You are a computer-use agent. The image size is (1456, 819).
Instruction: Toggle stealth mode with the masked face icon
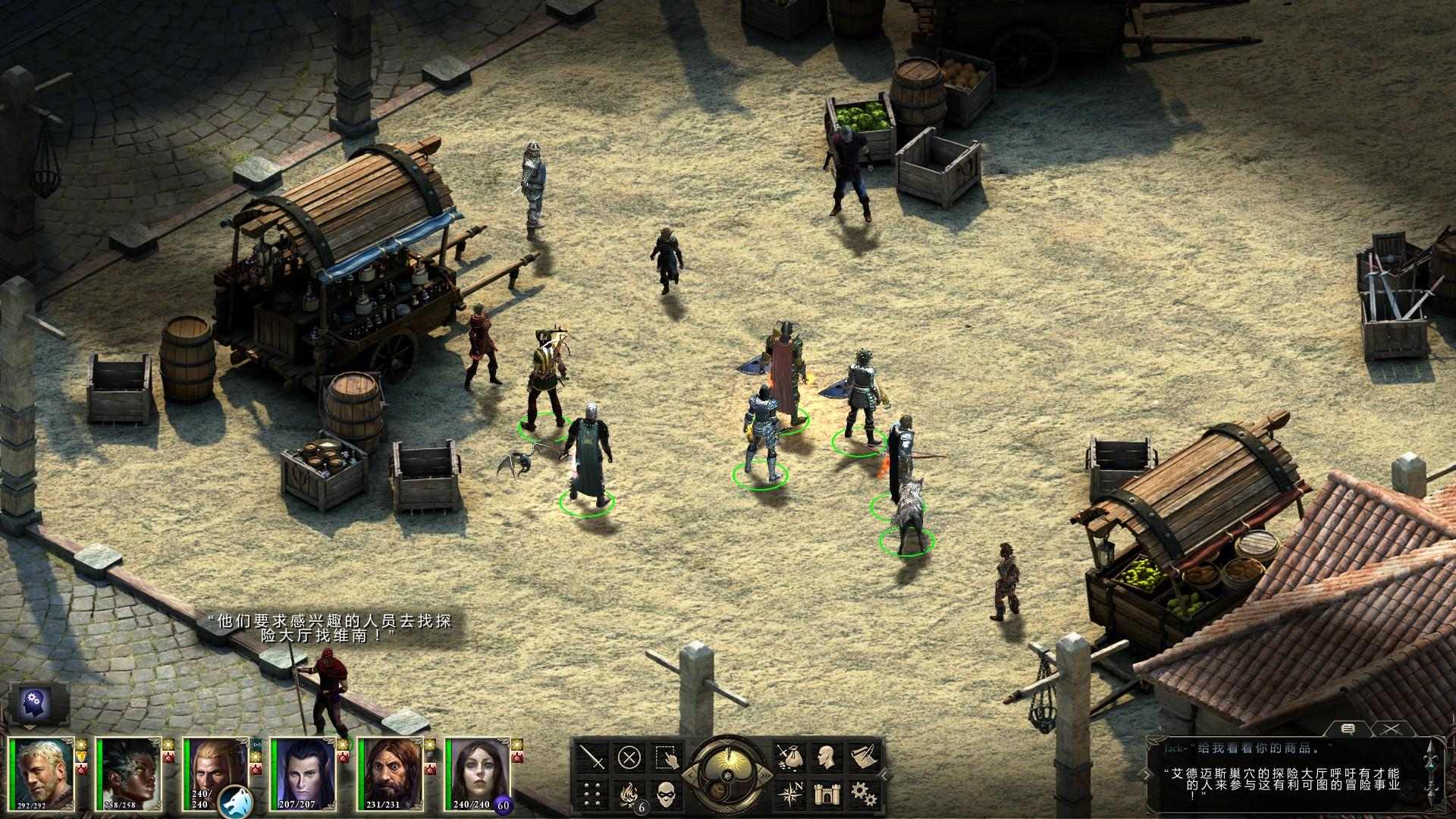pos(667,793)
